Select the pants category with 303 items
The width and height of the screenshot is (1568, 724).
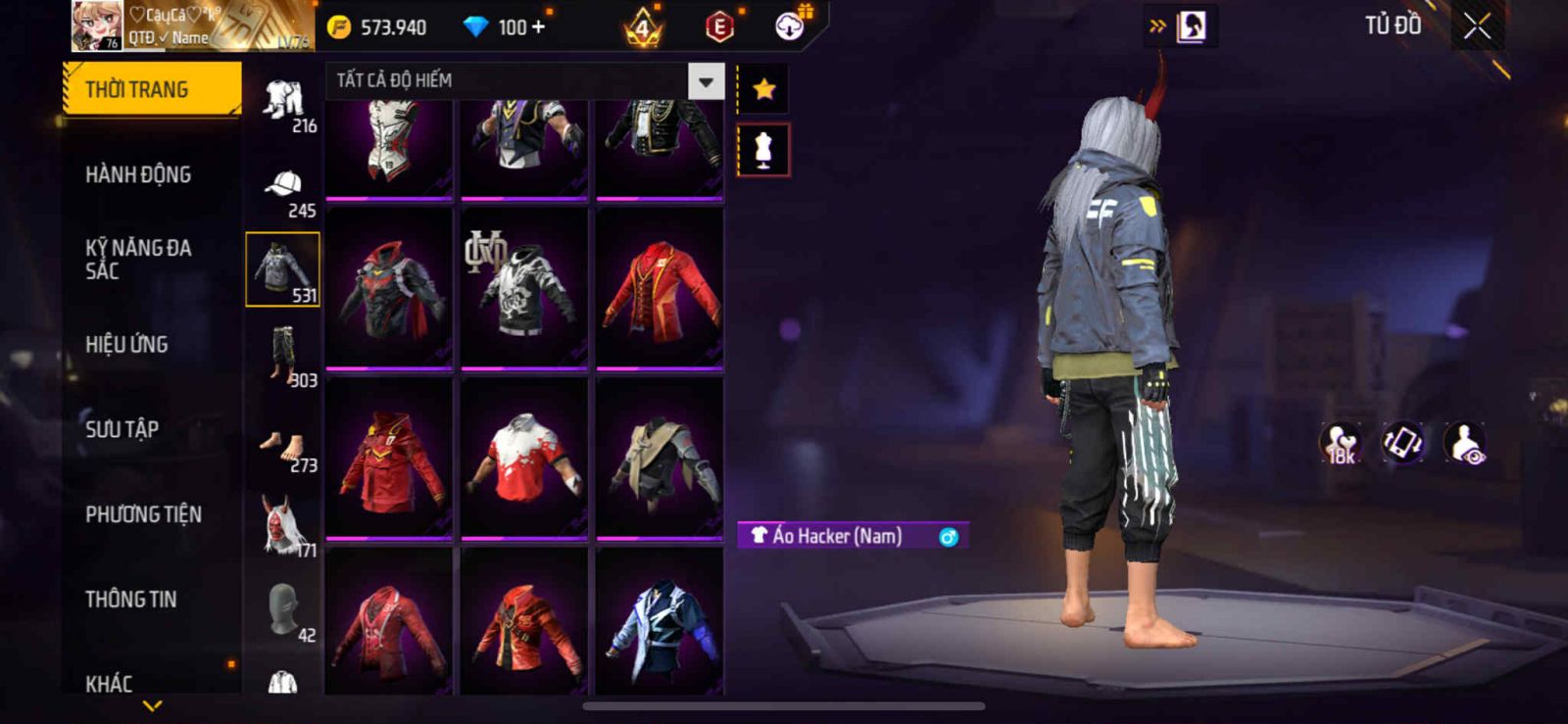(x=283, y=355)
